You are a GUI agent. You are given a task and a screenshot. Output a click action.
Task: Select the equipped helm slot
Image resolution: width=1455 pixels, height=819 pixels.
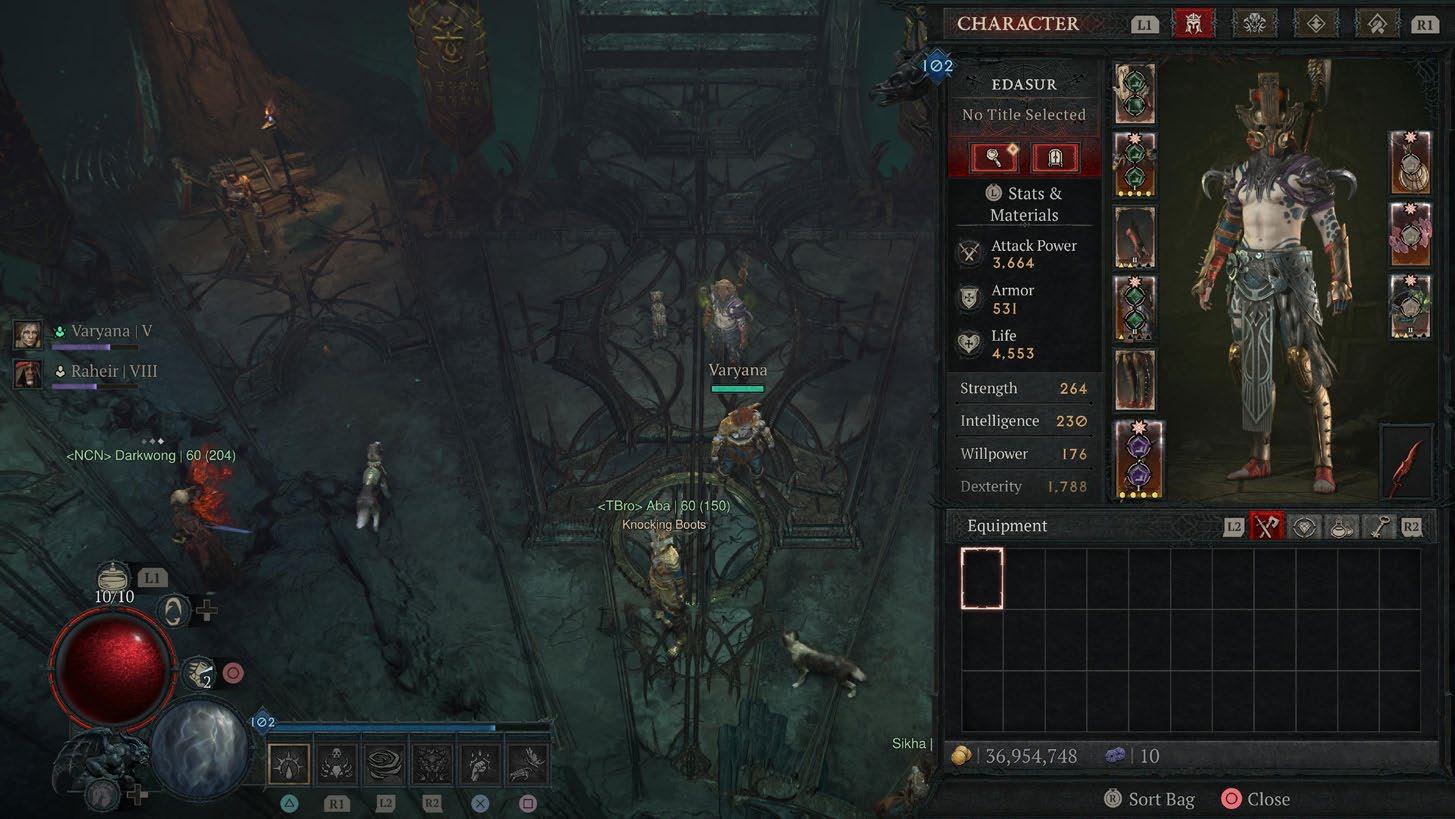pos(1135,93)
